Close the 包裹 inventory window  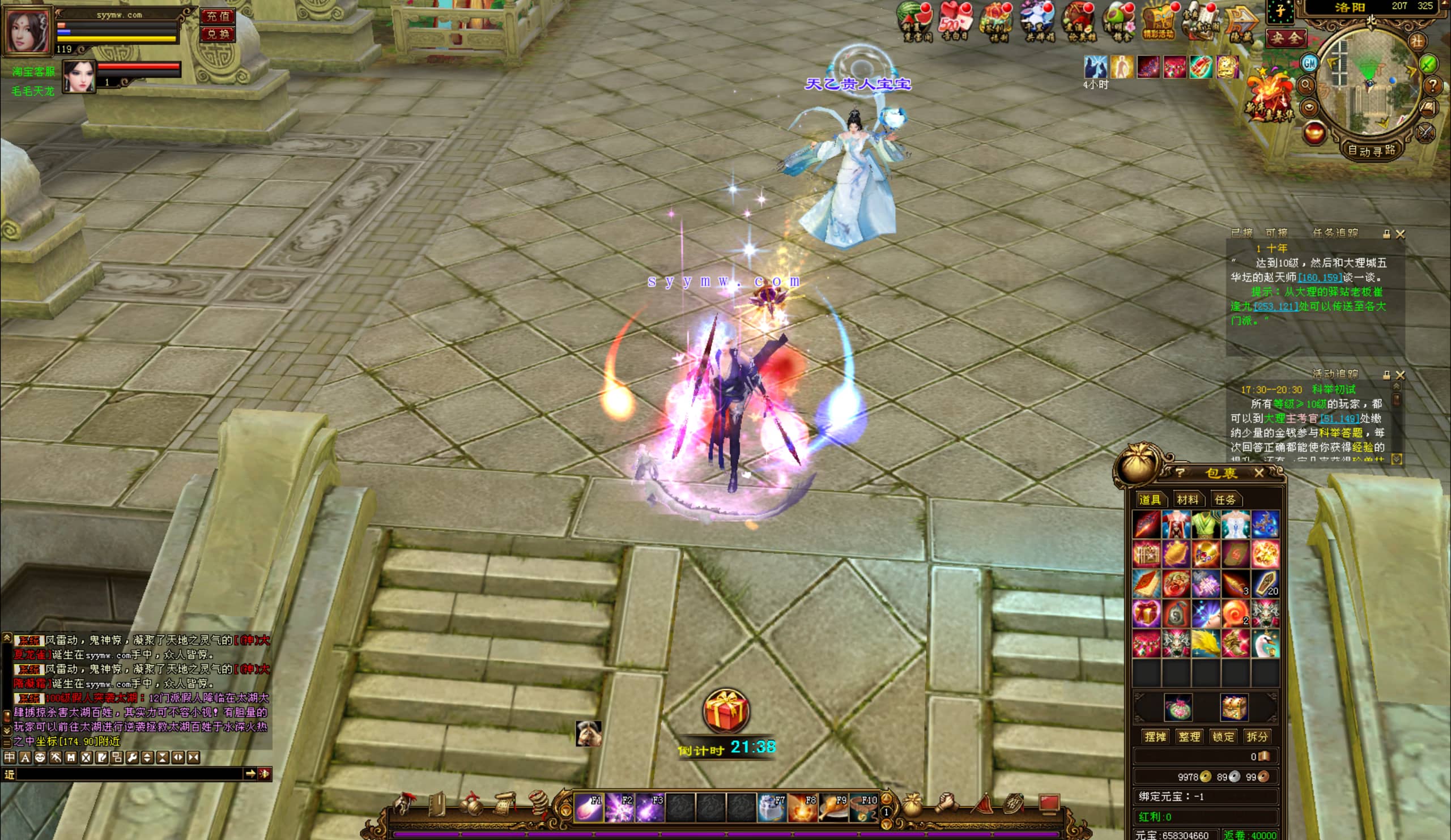click(x=1259, y=473)
